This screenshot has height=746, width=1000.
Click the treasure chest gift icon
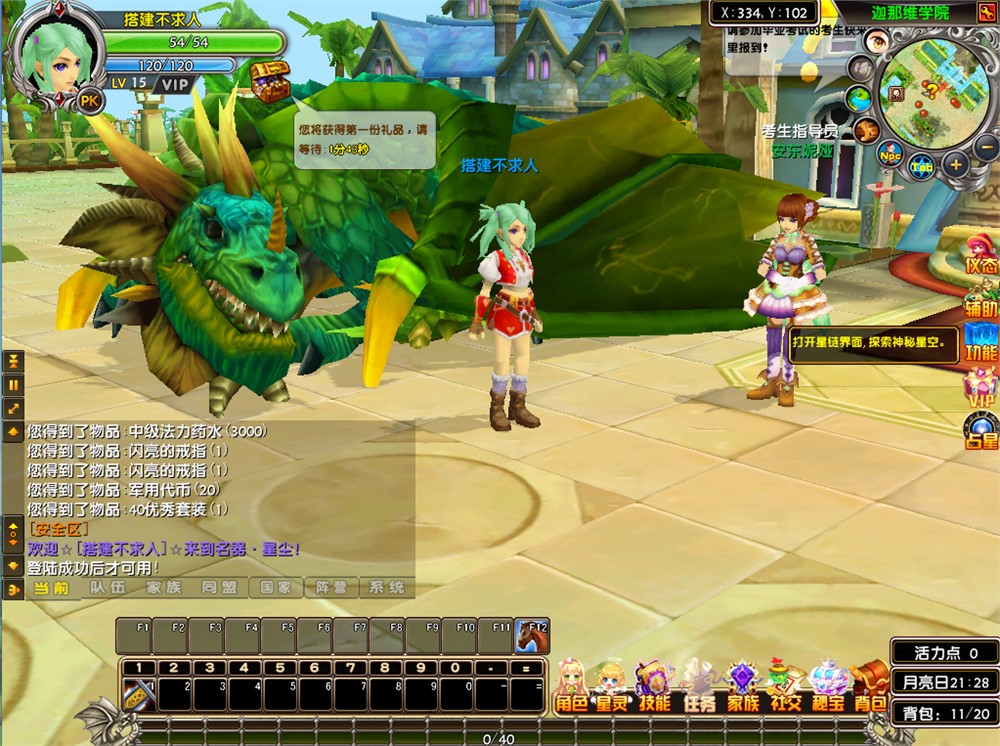269,83
